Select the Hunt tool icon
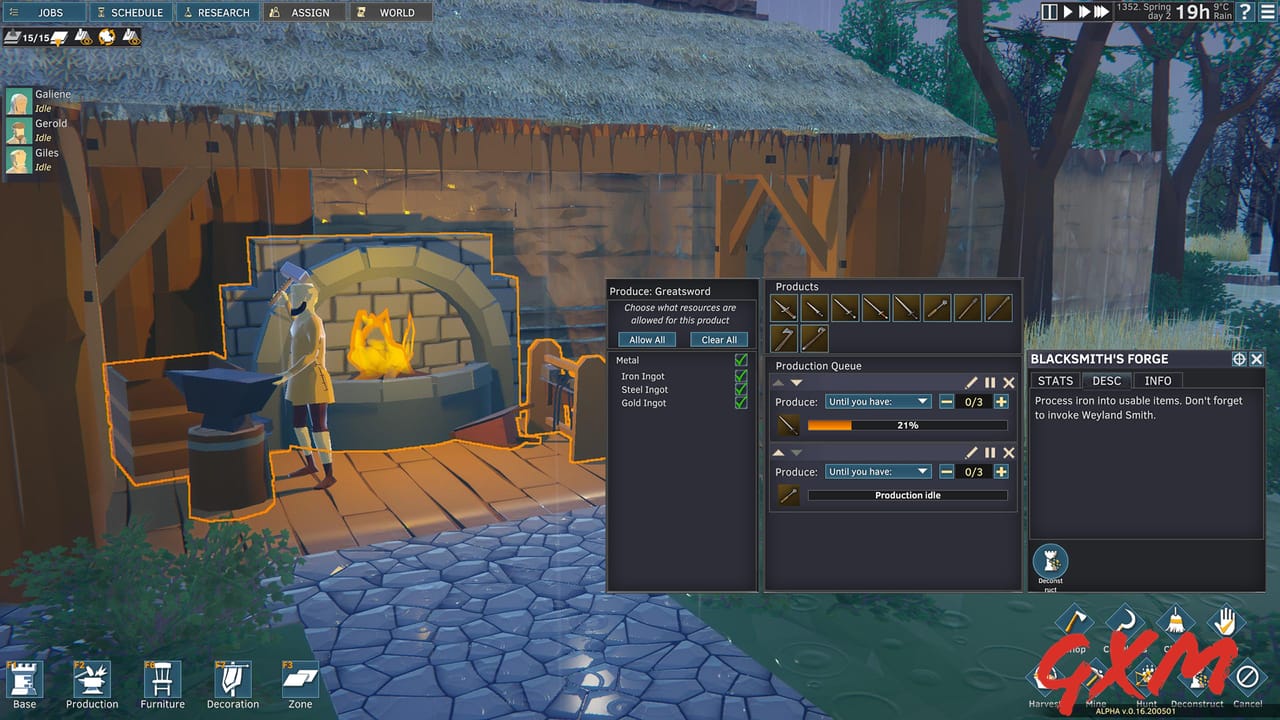 point(1145,675)
